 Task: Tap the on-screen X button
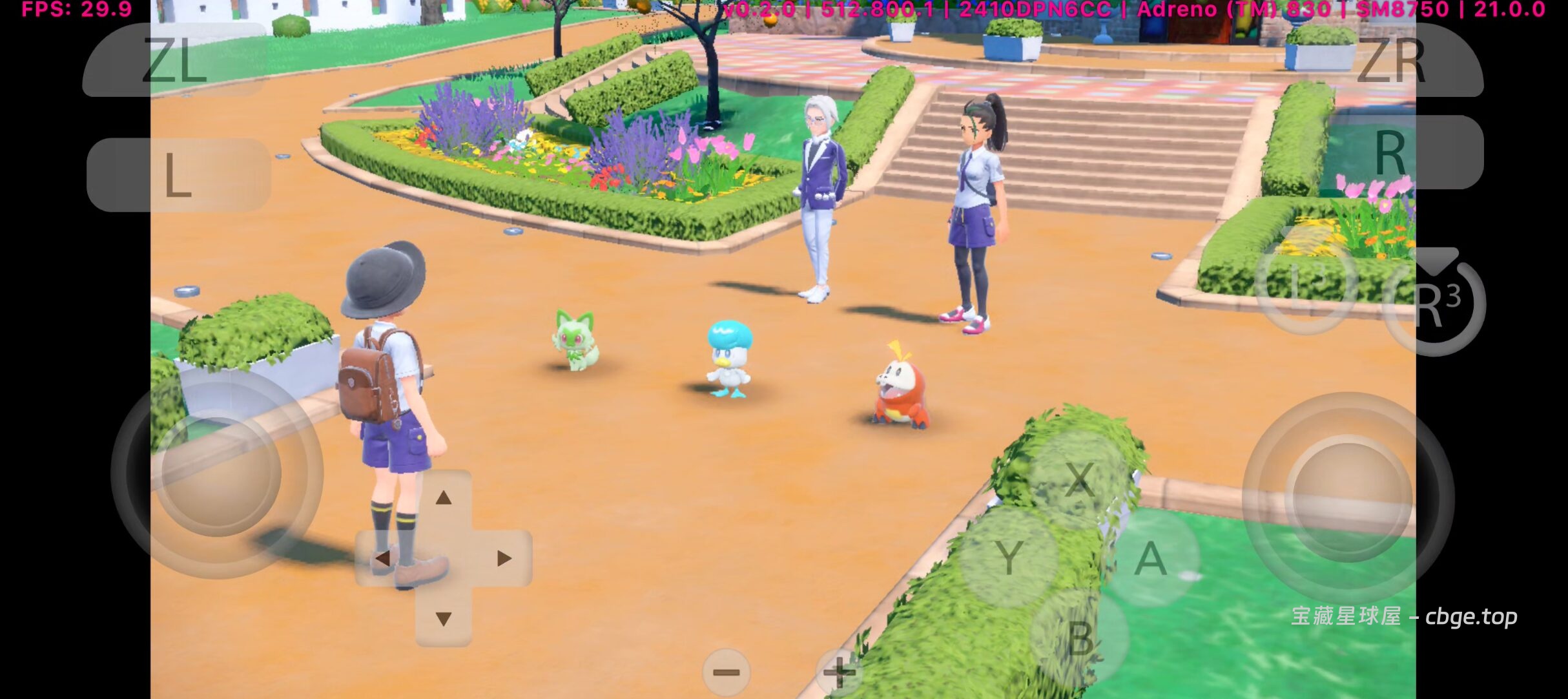(1078, 479)
